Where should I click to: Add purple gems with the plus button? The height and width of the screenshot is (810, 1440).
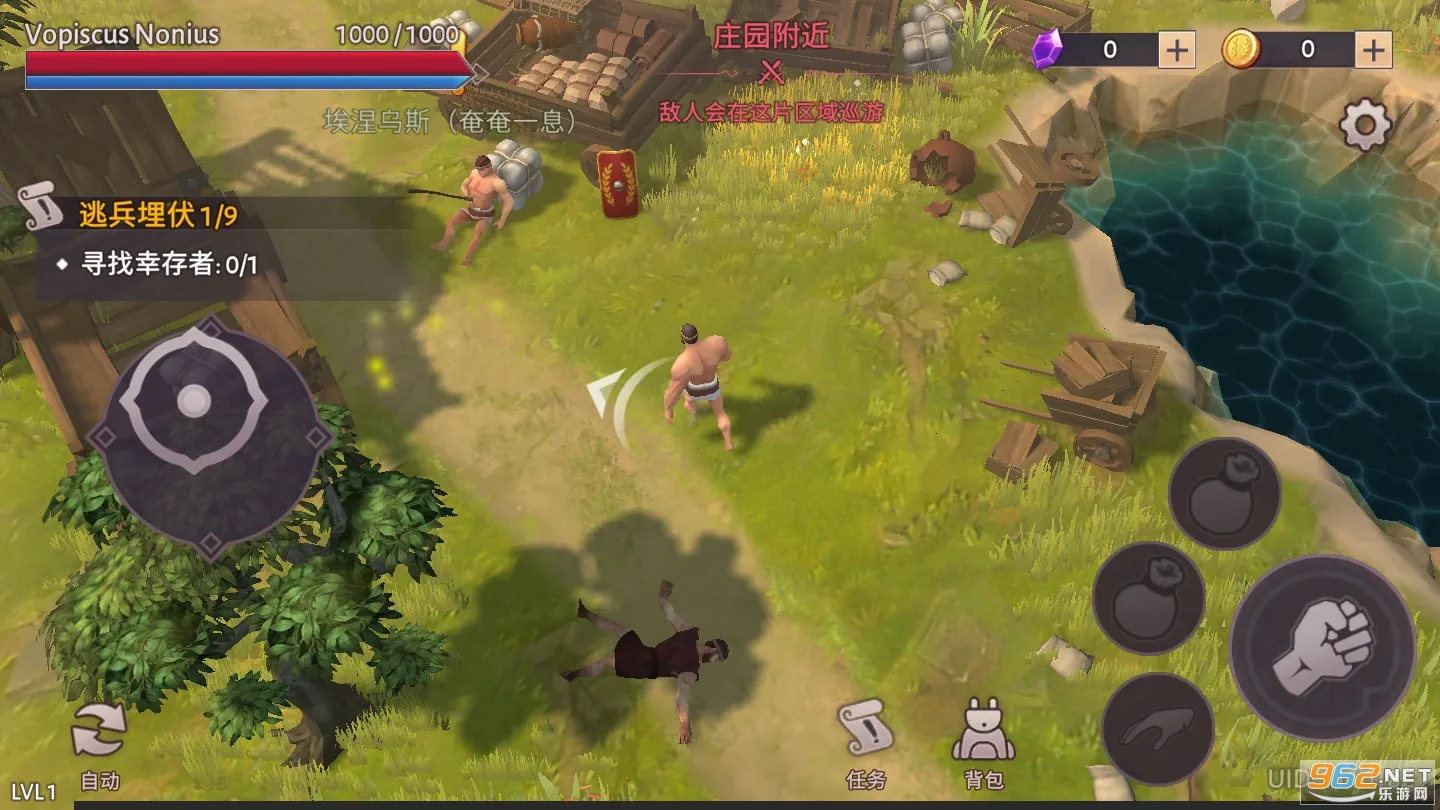coord(1176,49)
